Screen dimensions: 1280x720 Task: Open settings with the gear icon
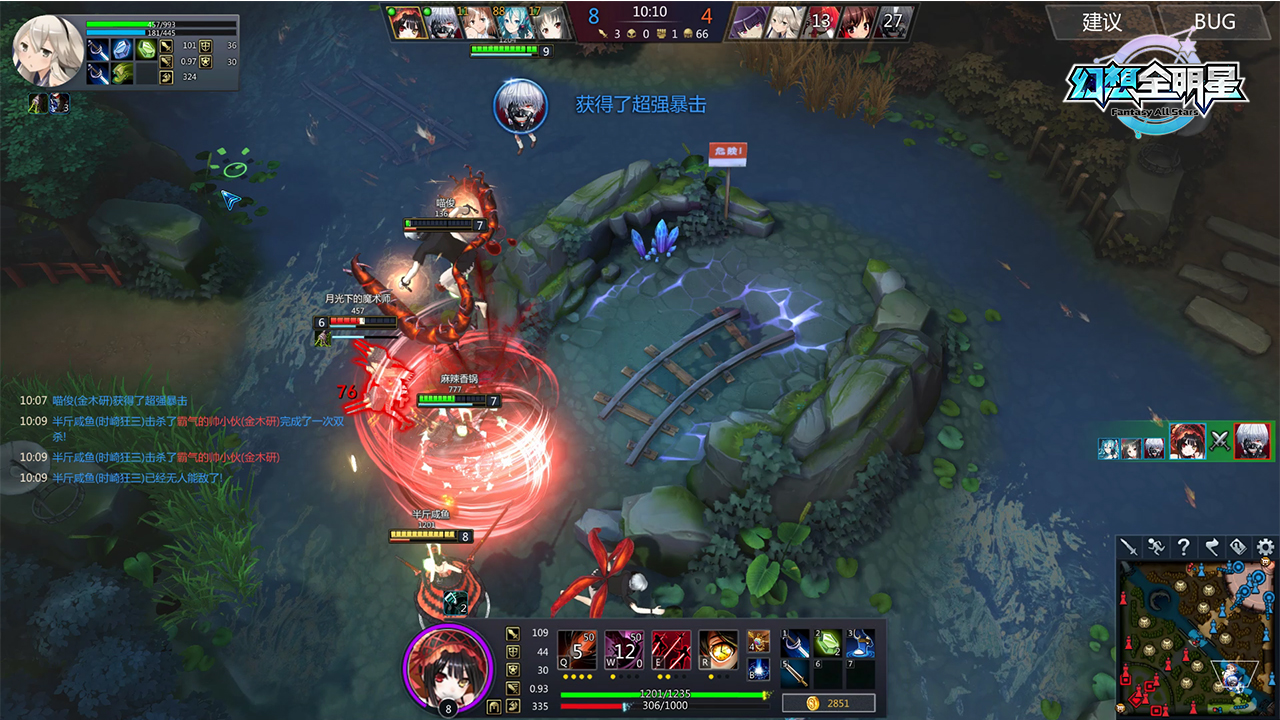[1265, 547]
